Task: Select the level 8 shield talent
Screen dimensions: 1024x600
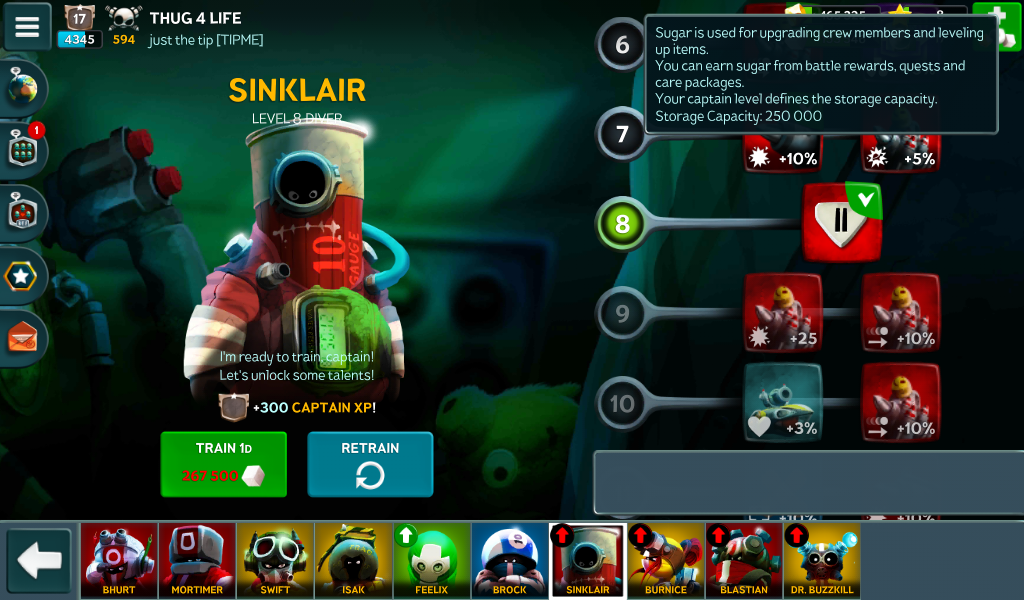Action: (x=841, y=222)
